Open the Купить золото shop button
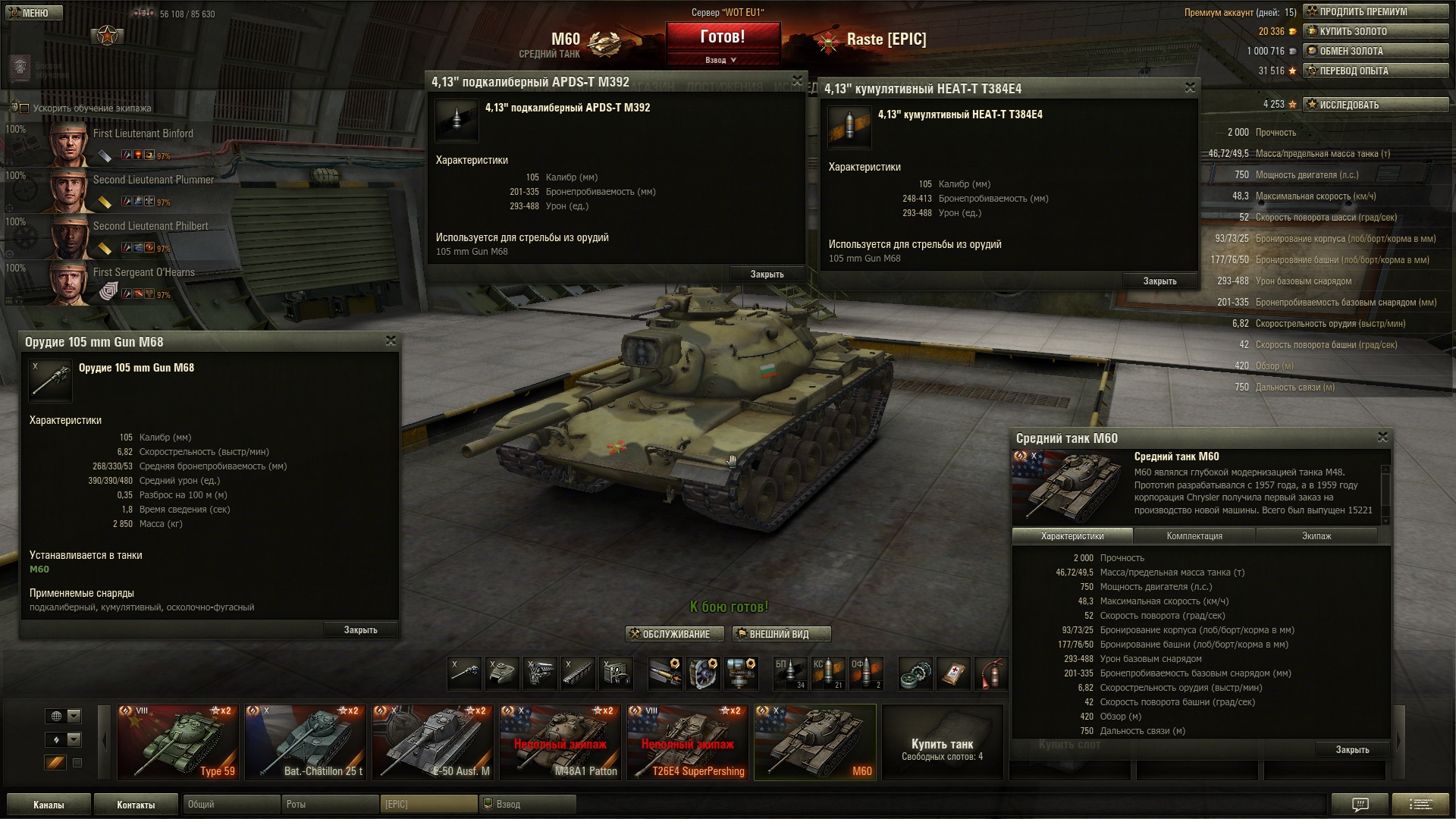Screen dimensions: 1456x819 click(x=1375, y=31)
